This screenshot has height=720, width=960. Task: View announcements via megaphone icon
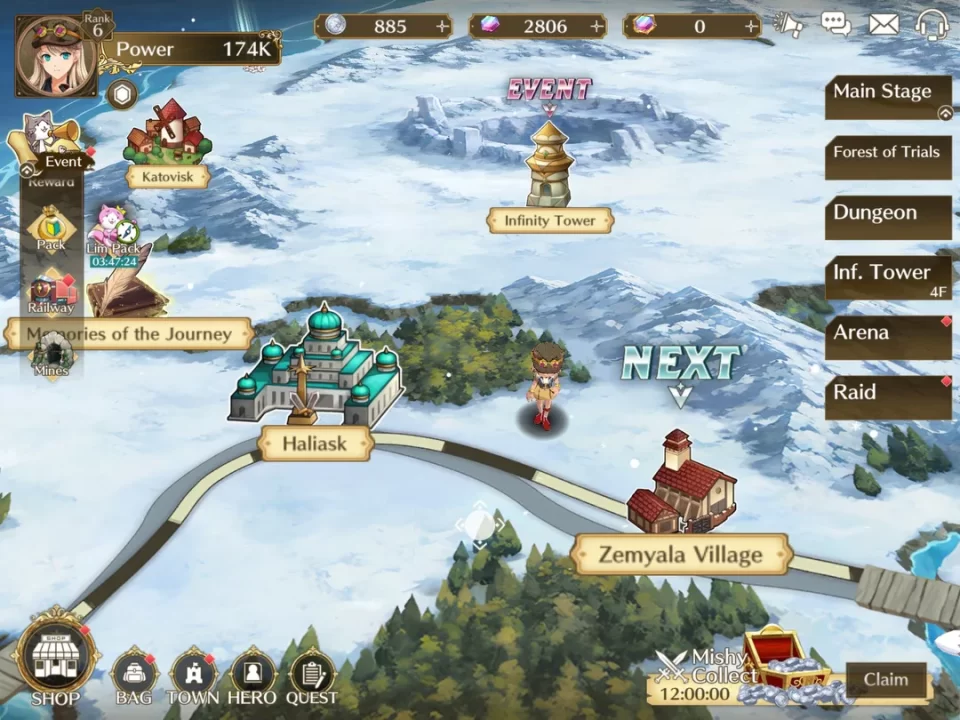click(x=789, y=25)
